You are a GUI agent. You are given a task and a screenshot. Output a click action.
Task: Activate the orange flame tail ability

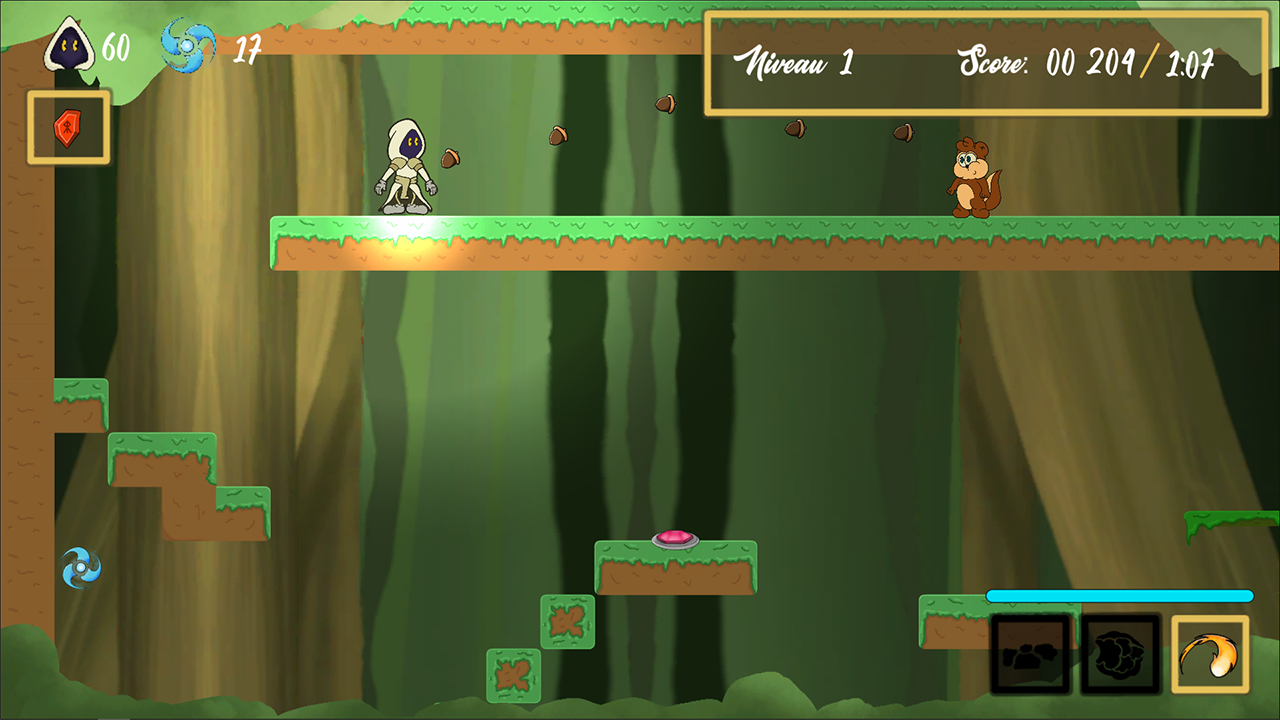click(1210, 655)
